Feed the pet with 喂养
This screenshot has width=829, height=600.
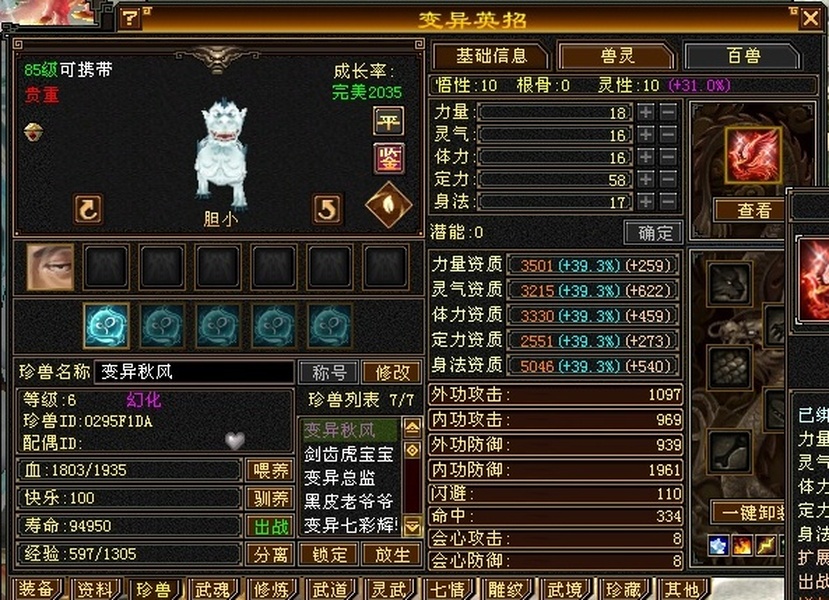pos(271,470)
